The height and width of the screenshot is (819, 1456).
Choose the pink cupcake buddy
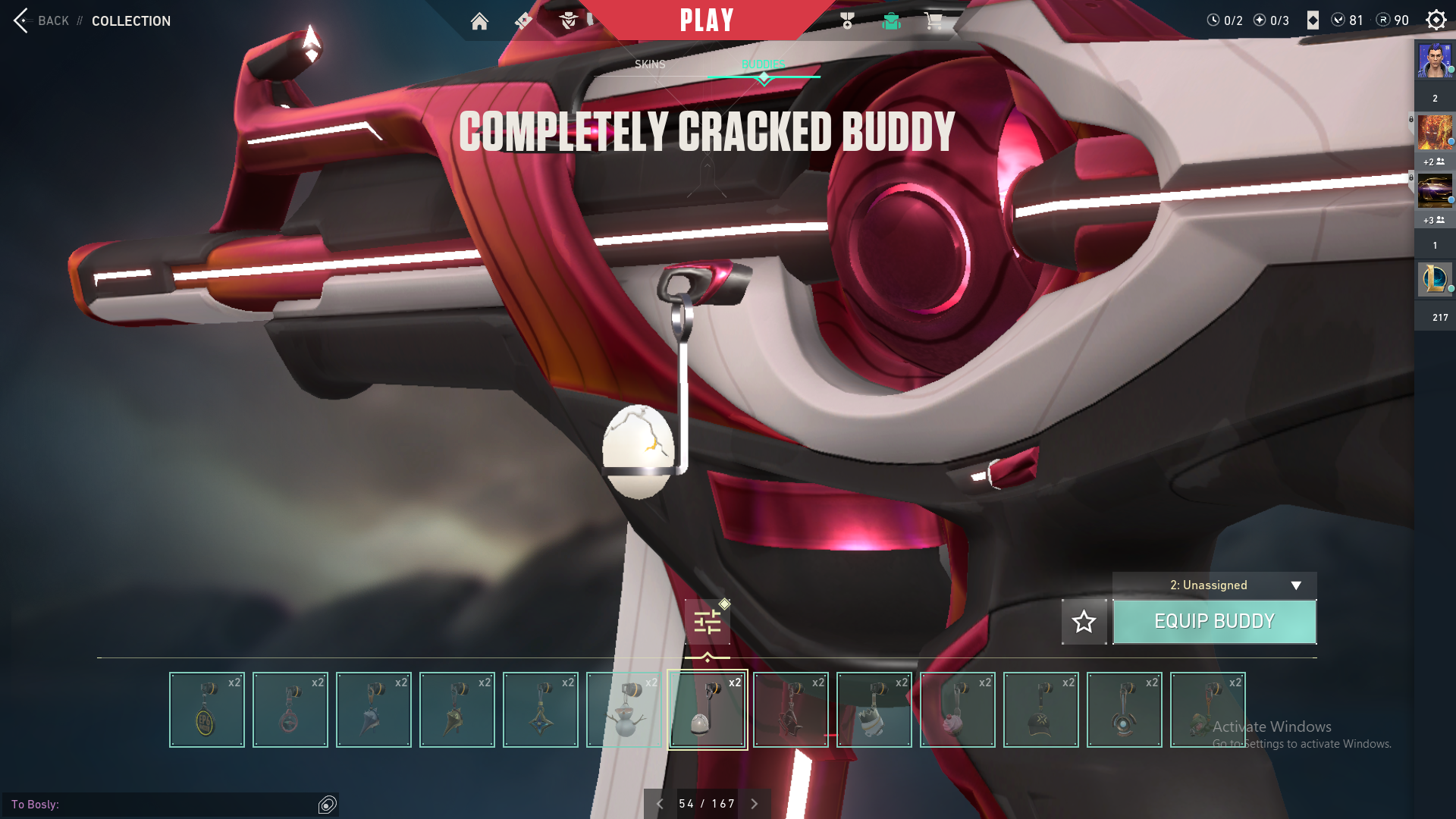coord(958,710)
